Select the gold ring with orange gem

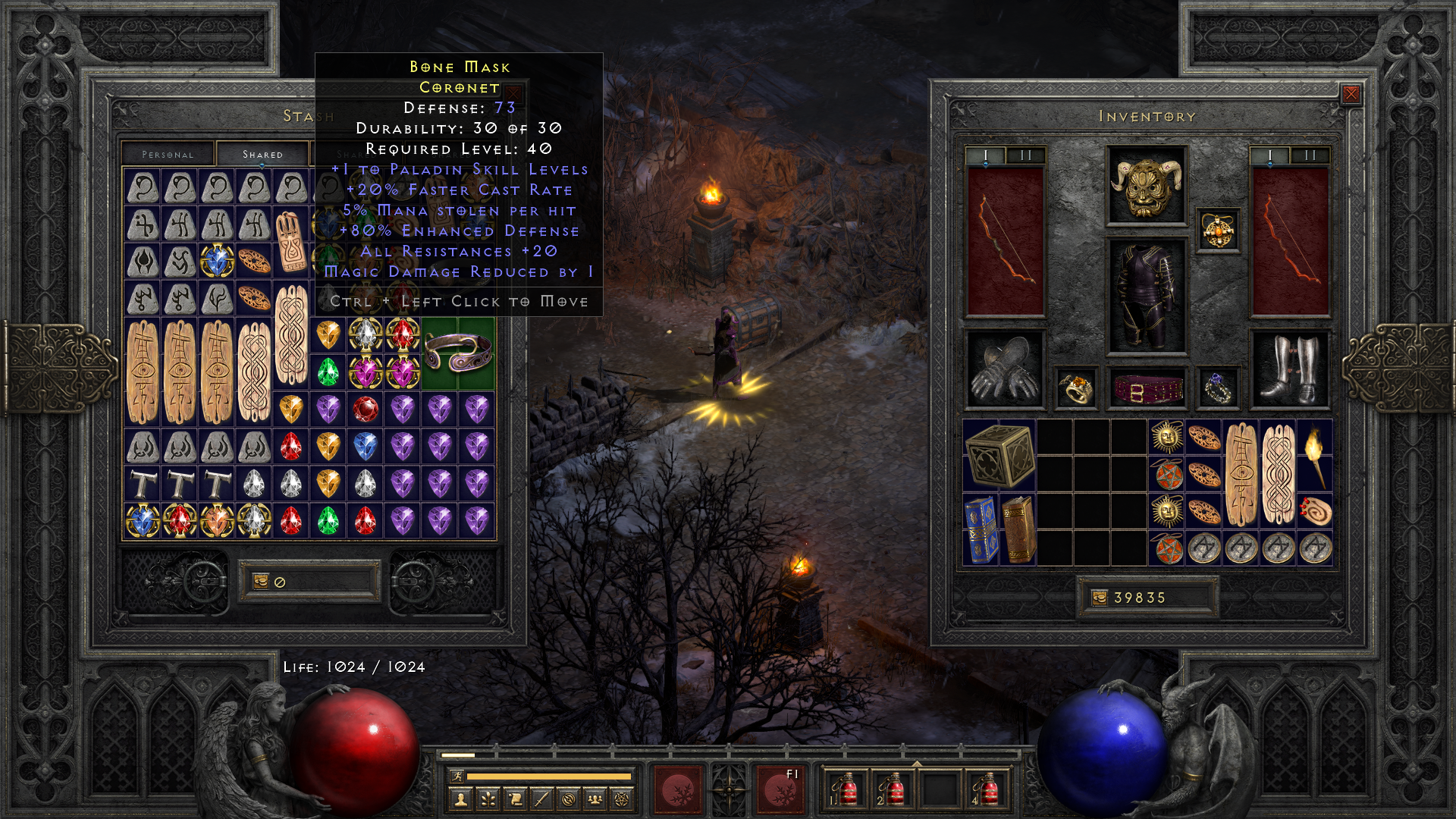click(1075, 388)
